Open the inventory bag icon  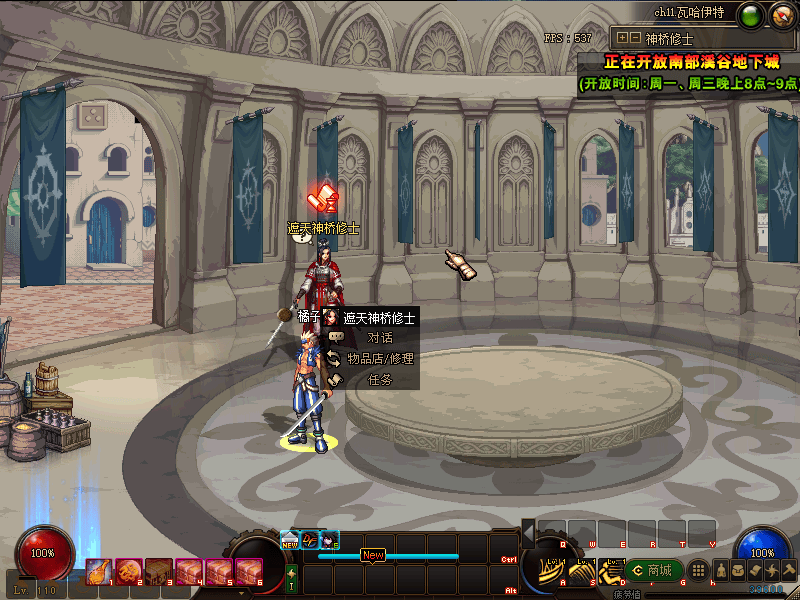[x=737, y=570]
